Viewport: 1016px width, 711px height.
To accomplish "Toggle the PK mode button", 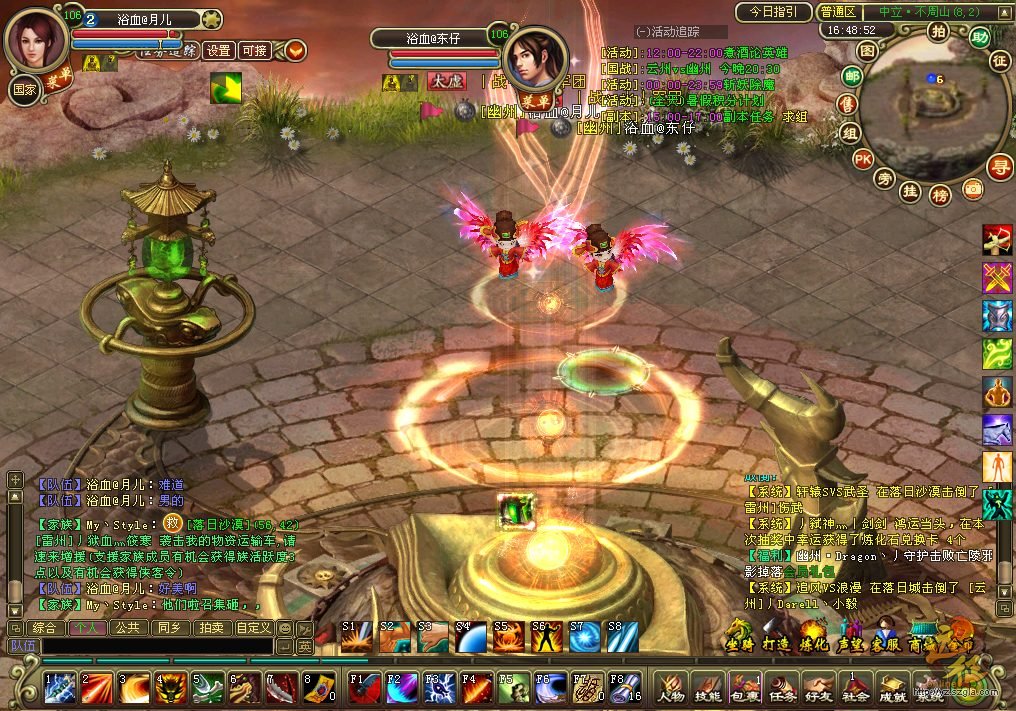I will tap(862, 158).
